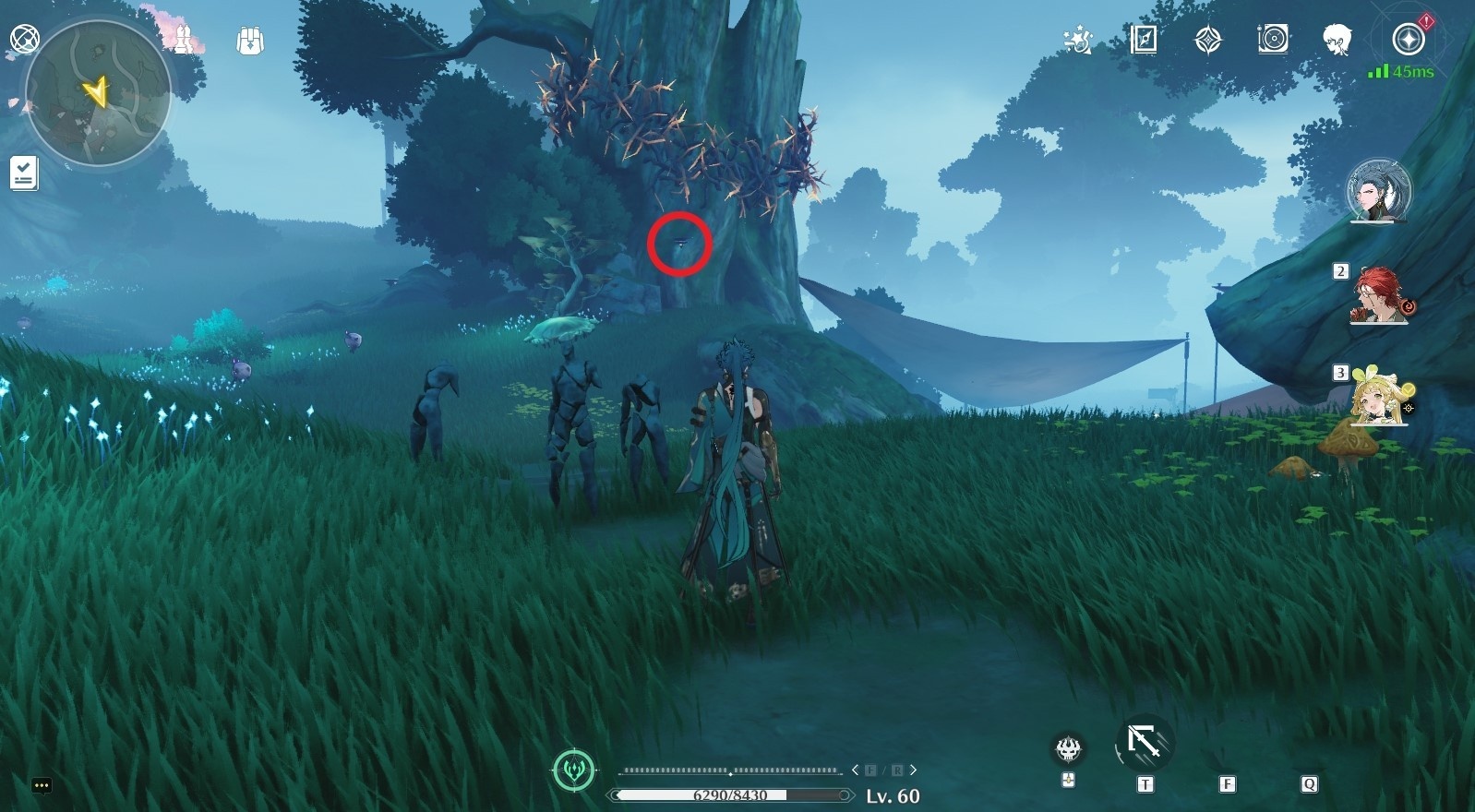Open the four-pointed star diamond icon
The height and width of the screenshot is (812, 1475).
click(x=1208, y=40)
